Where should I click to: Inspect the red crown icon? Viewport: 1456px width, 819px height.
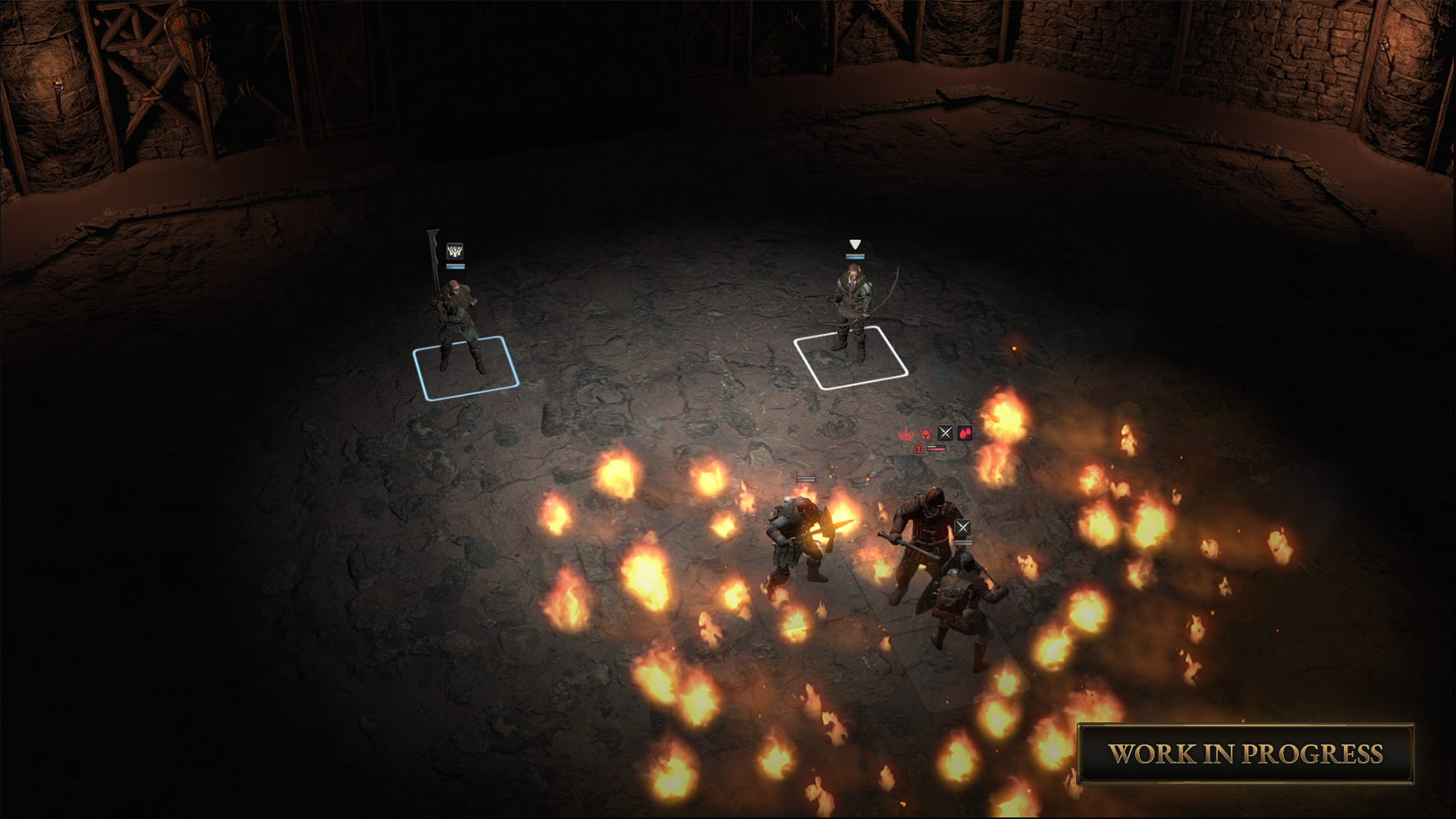point(906,433)
